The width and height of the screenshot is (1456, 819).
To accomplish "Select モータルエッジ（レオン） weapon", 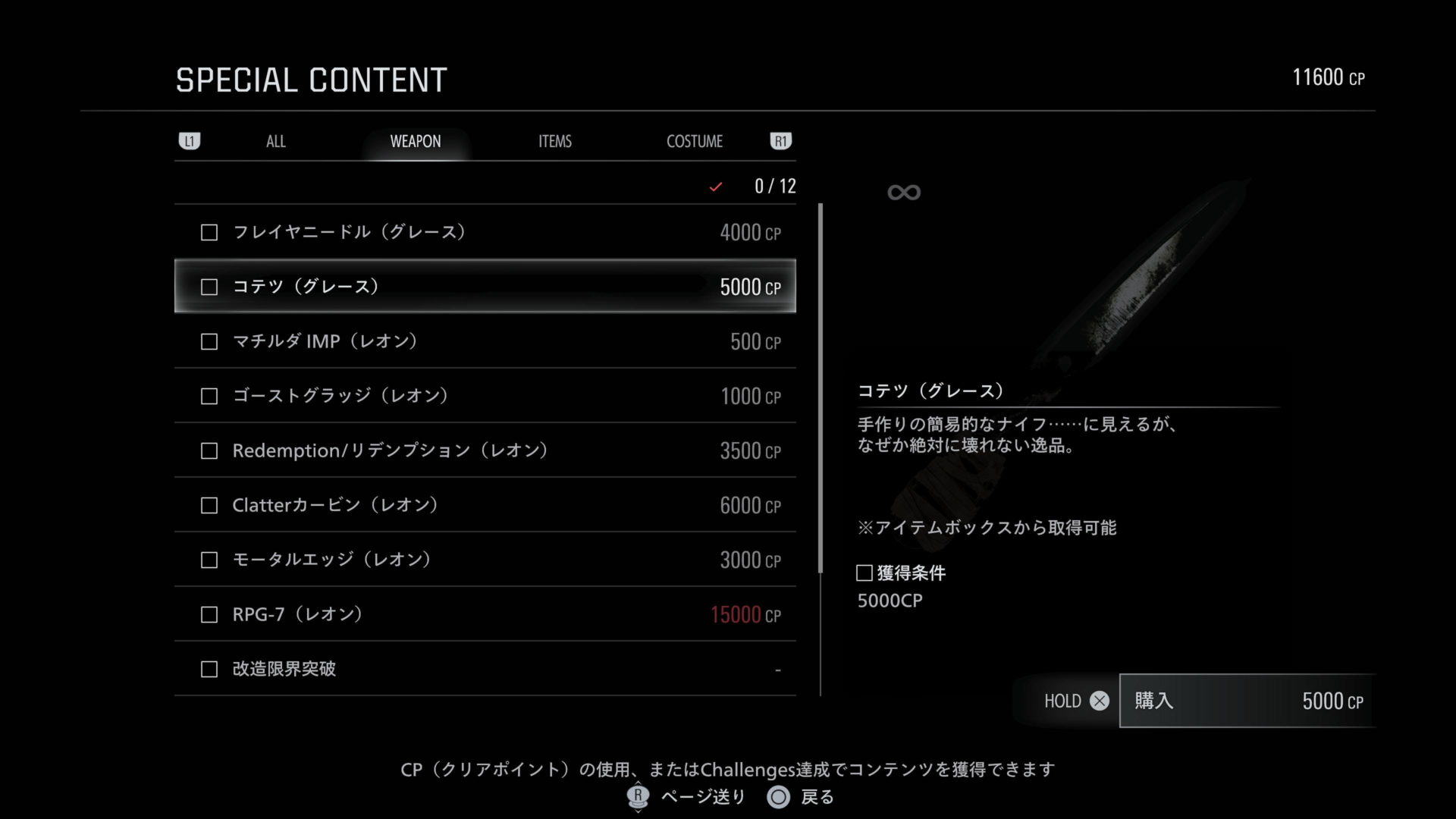I will [x=485, y=560].
